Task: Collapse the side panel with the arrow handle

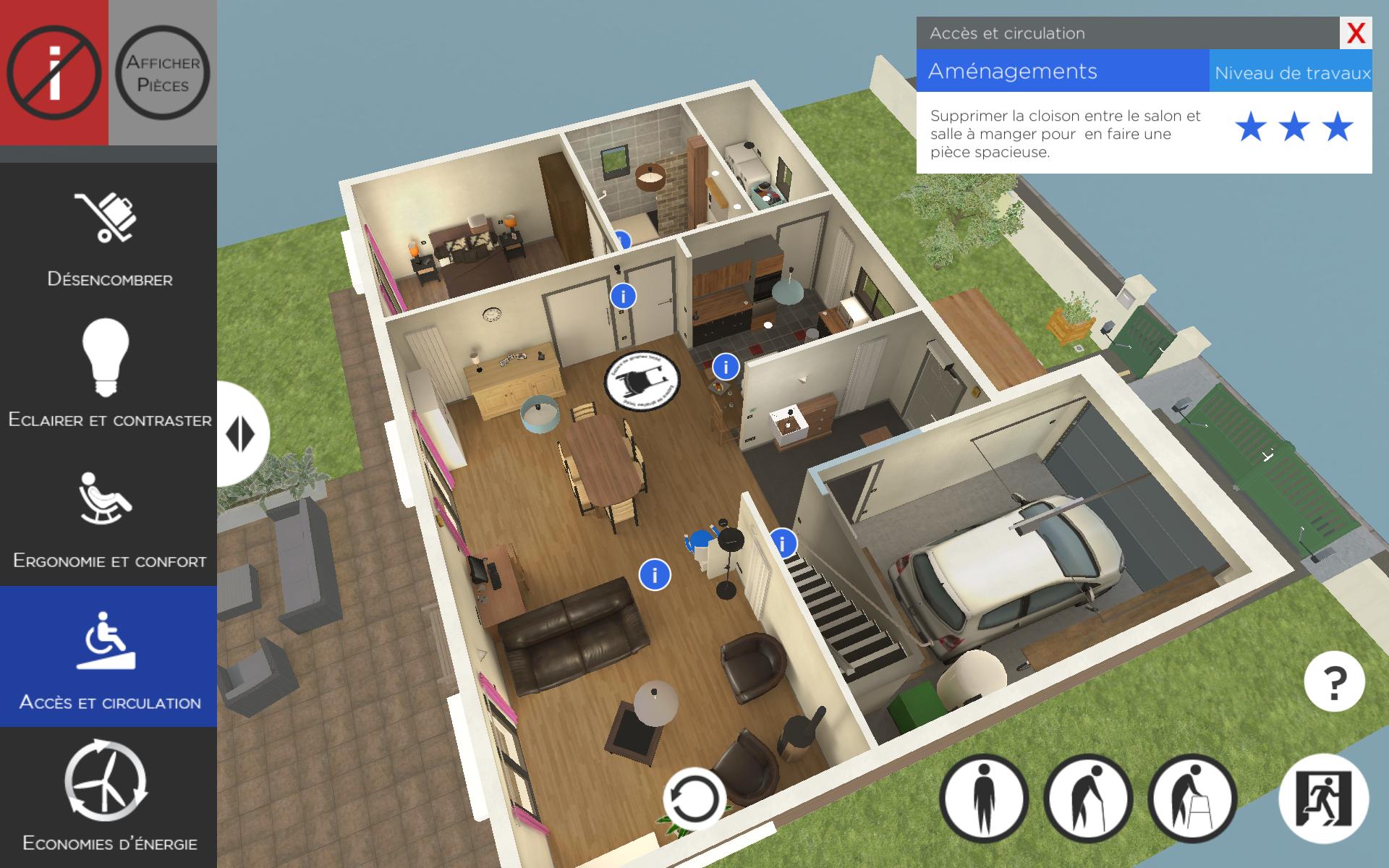Action: (x=241, y=434)
